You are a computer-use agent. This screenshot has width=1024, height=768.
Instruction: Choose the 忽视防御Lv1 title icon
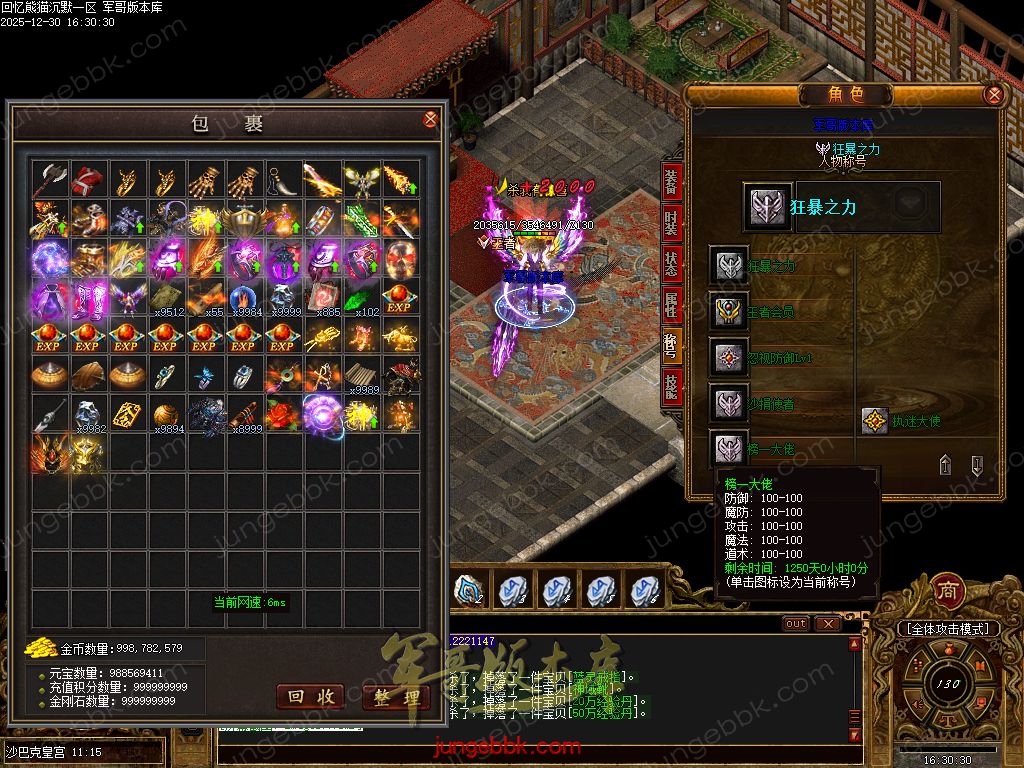[x=729, y=357]
